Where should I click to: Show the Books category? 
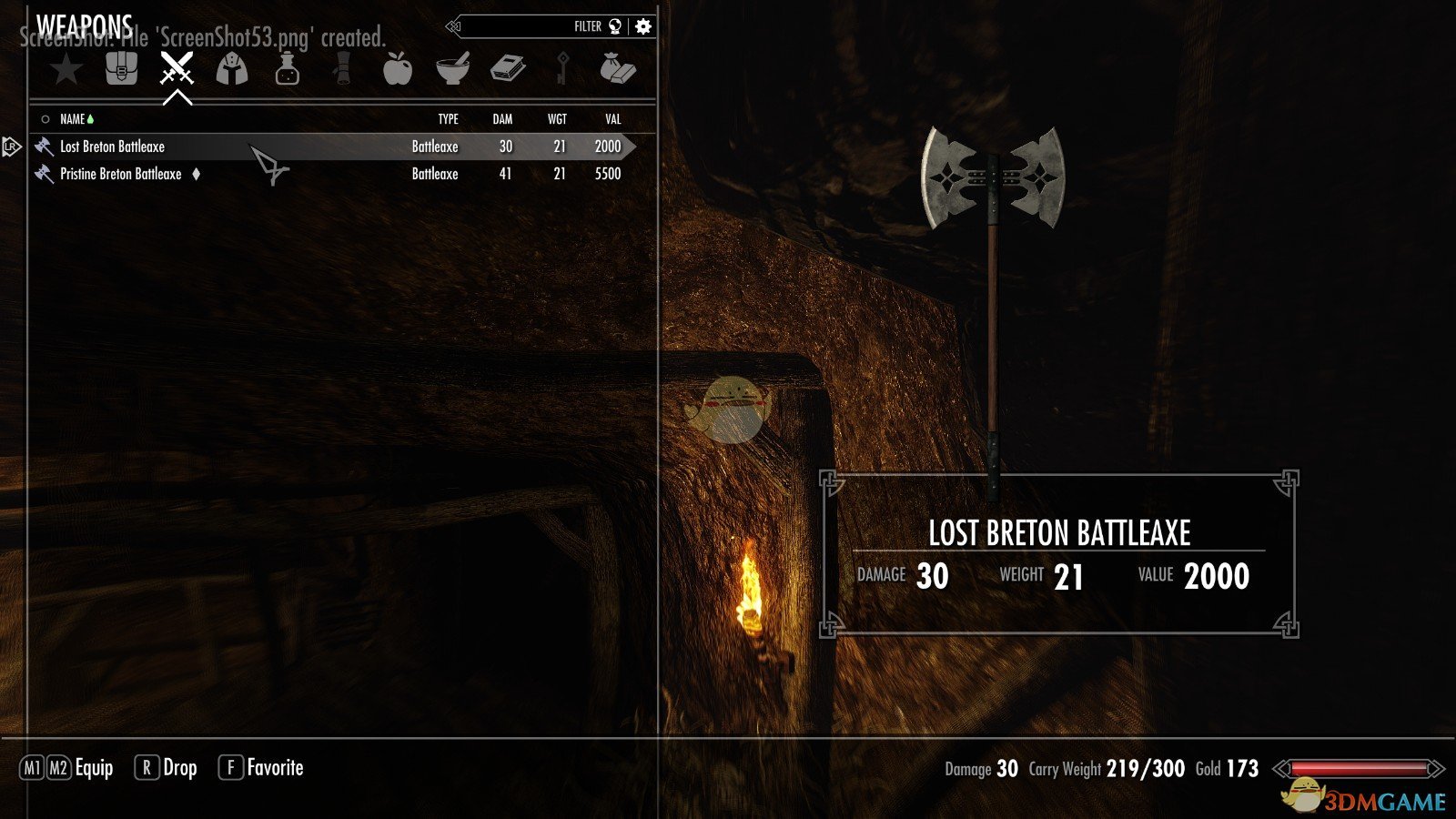508,69
